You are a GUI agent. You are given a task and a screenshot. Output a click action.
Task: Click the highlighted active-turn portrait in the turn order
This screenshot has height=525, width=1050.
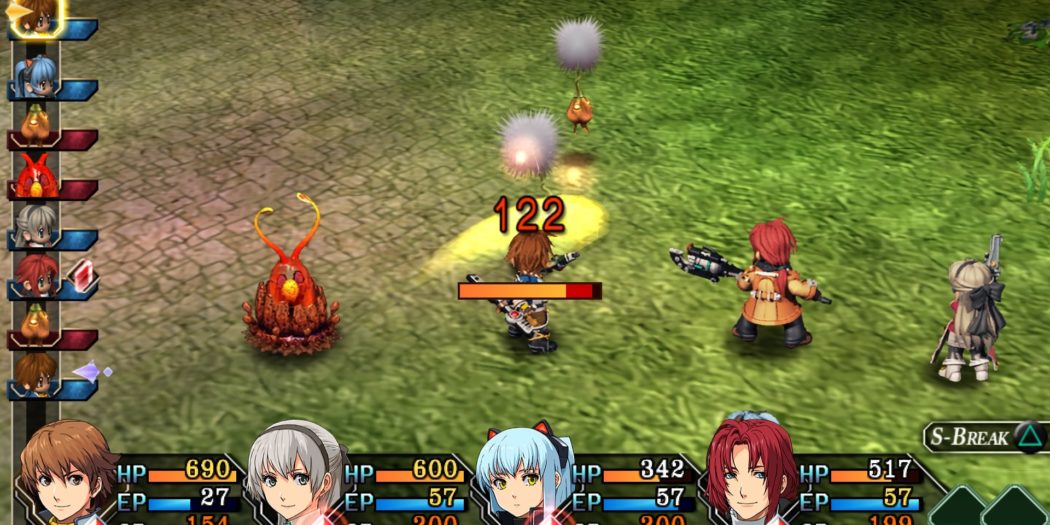[36, 18]
